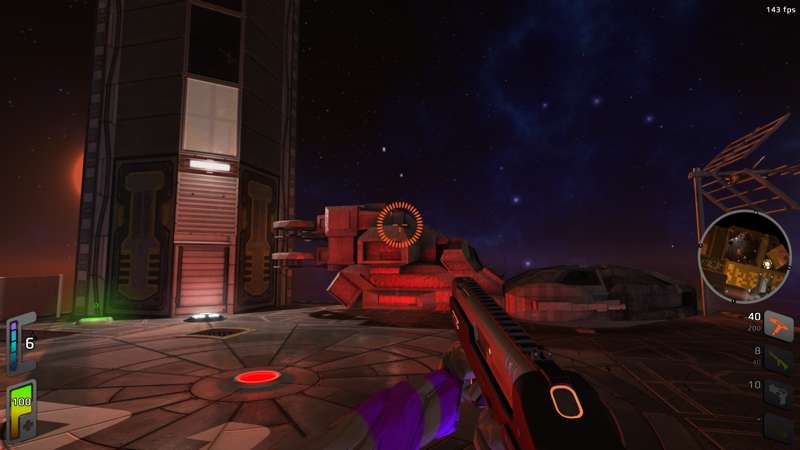Screen dimensions: 800x450
Task: Click the circular minimap
Action: pyautogui.click(x=745, y=257)
